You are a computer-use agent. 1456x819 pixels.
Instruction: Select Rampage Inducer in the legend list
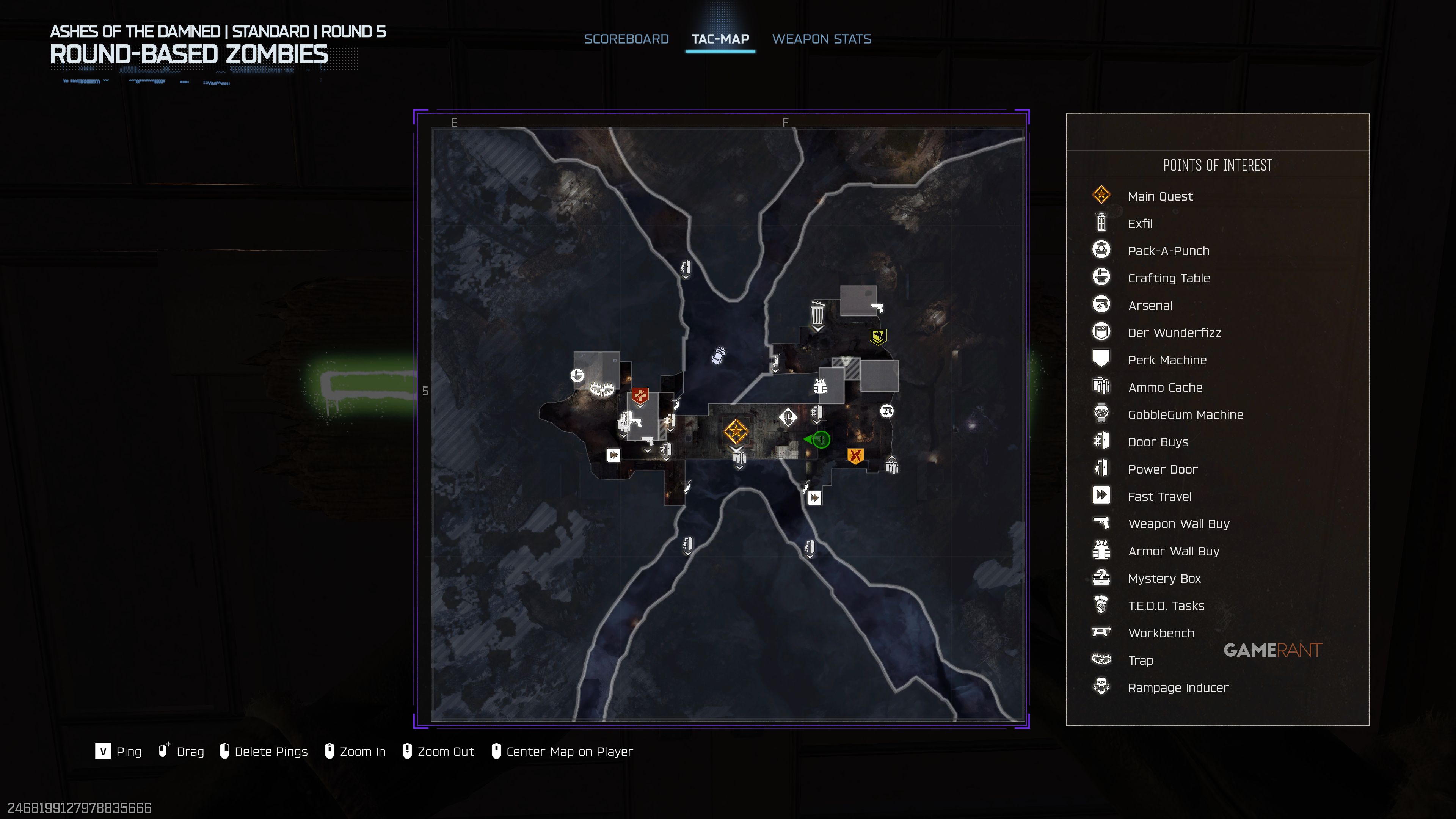[x=1178, y=688]
